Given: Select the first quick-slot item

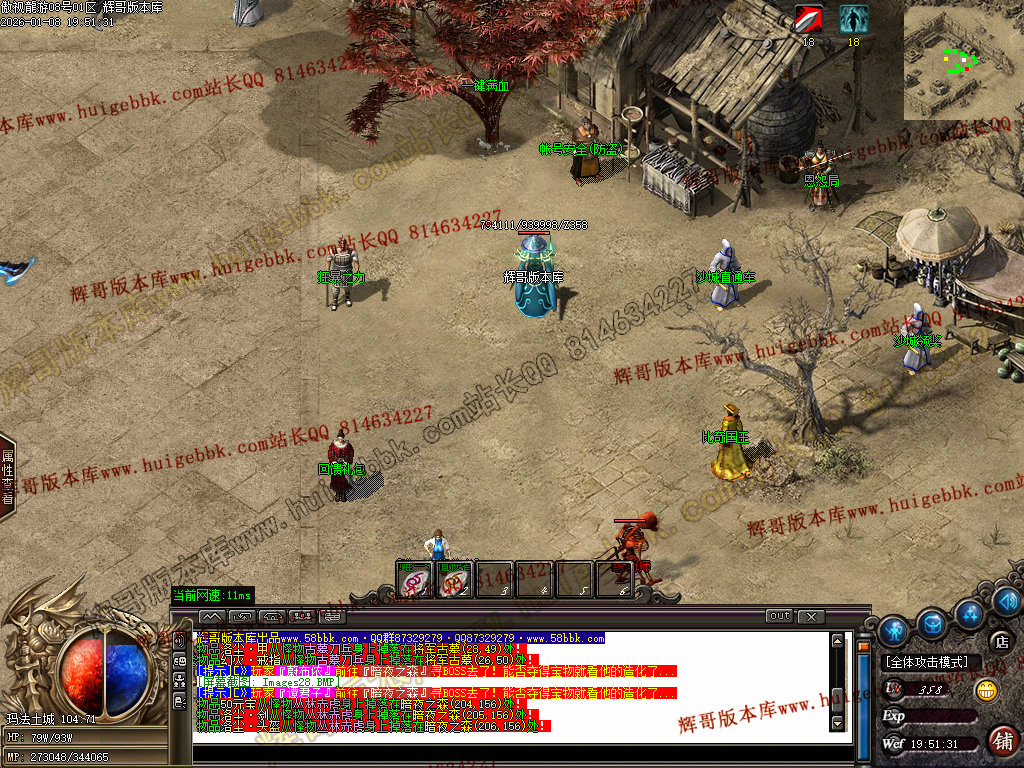Looking at the screenshot, I should [416, 578].
